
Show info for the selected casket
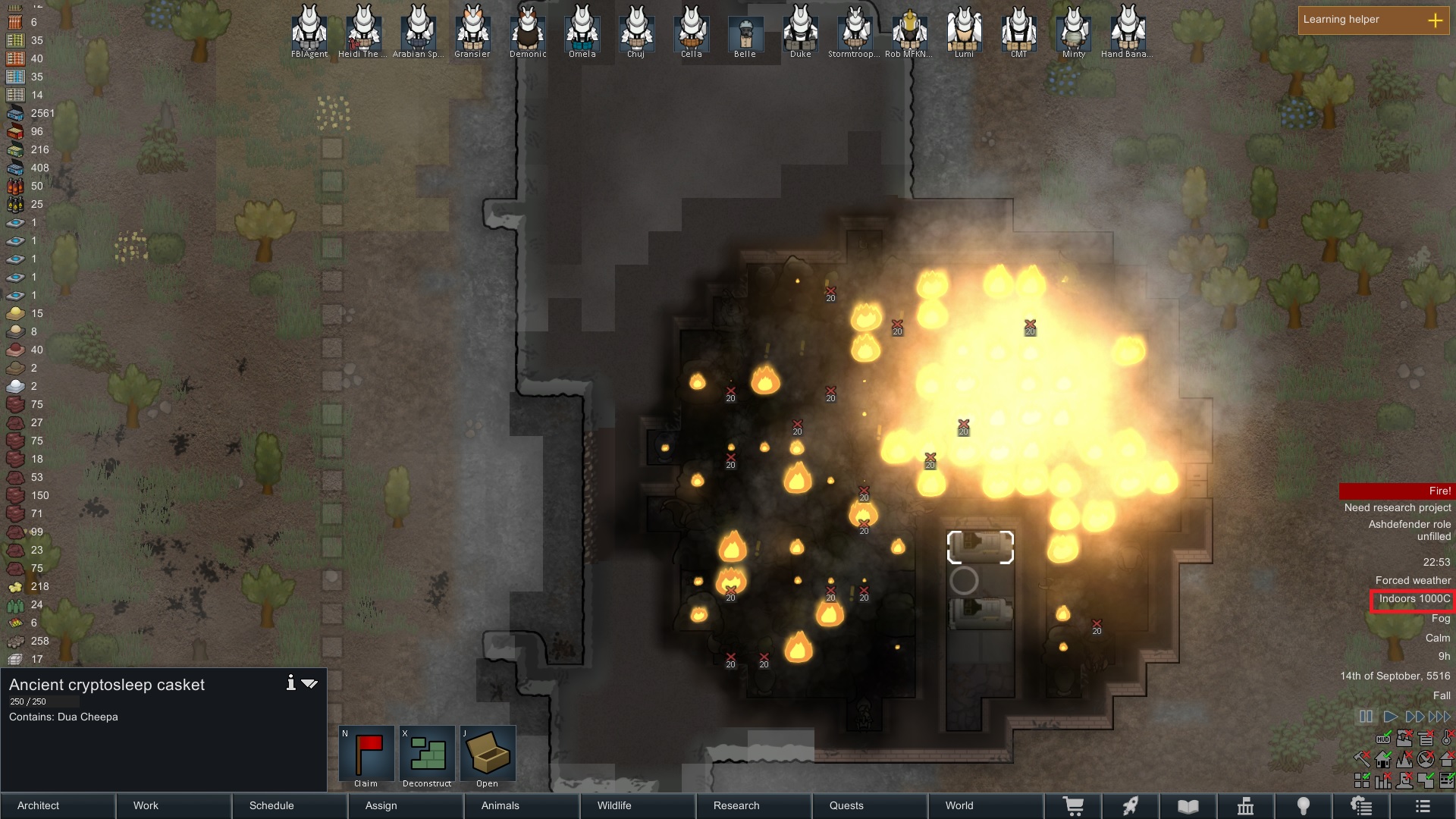tap(290, 683)
